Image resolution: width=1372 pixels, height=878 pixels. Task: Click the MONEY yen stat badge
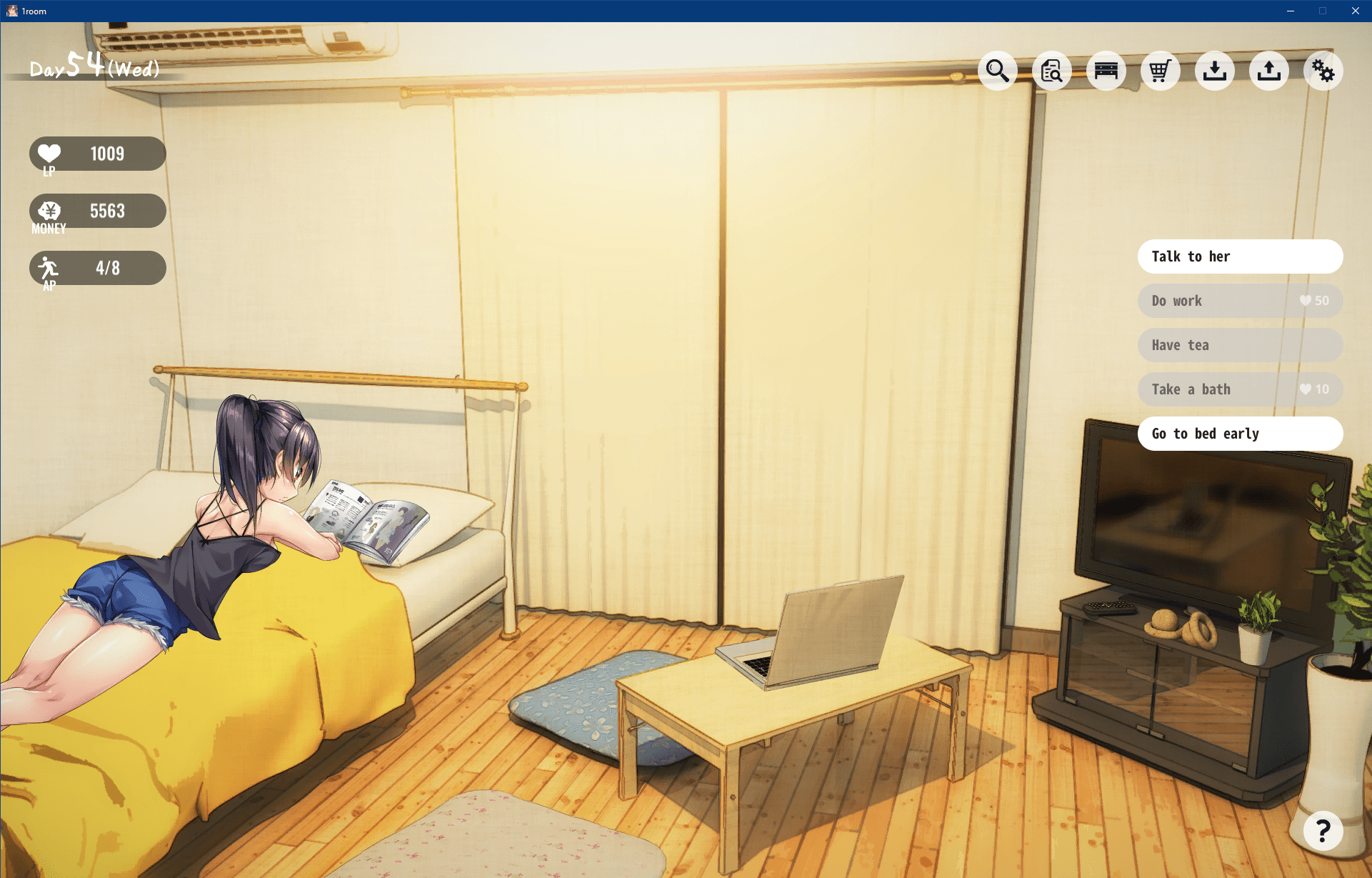click(97, 211)
